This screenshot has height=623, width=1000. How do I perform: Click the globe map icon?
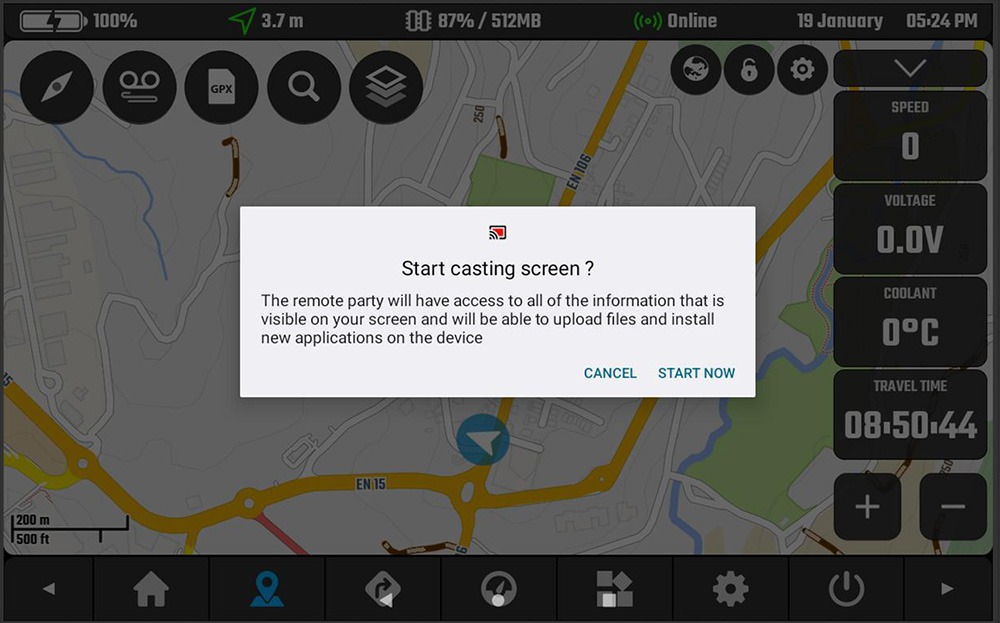tap(696, 70)
